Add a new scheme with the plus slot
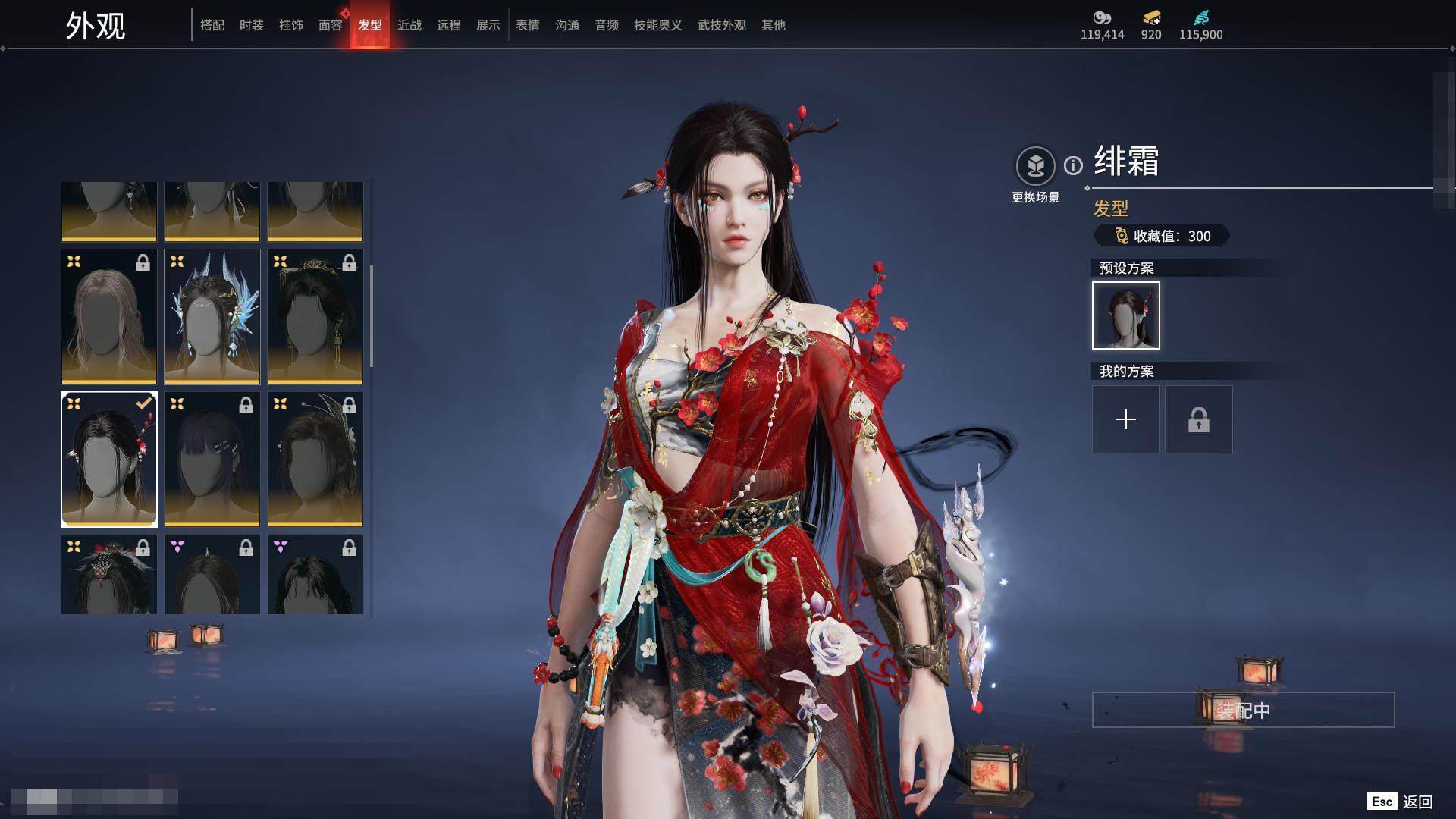1456x819 pixels. (x=1126, y=419)
